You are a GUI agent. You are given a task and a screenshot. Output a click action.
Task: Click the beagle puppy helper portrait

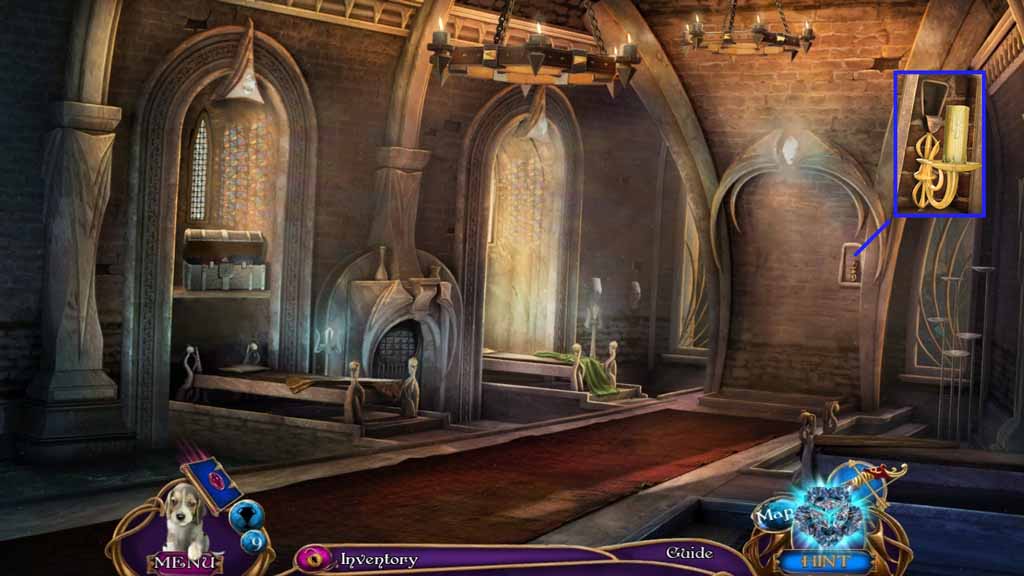coord(180,520)
